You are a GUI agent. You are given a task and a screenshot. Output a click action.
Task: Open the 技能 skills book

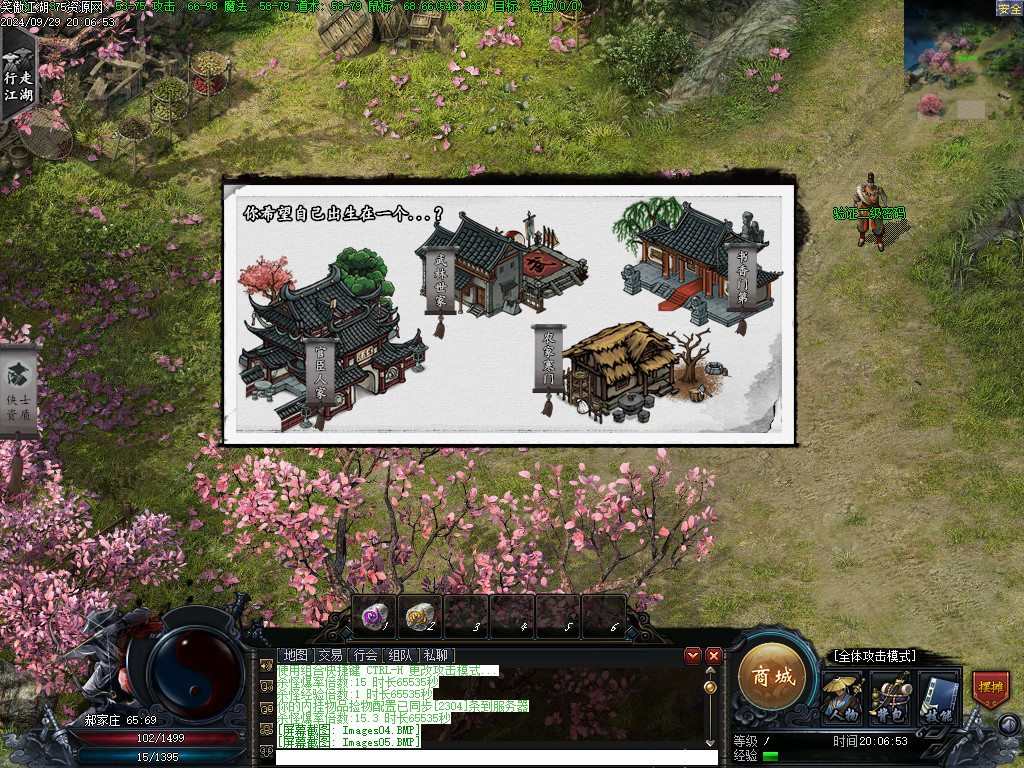tap(939, 697)
